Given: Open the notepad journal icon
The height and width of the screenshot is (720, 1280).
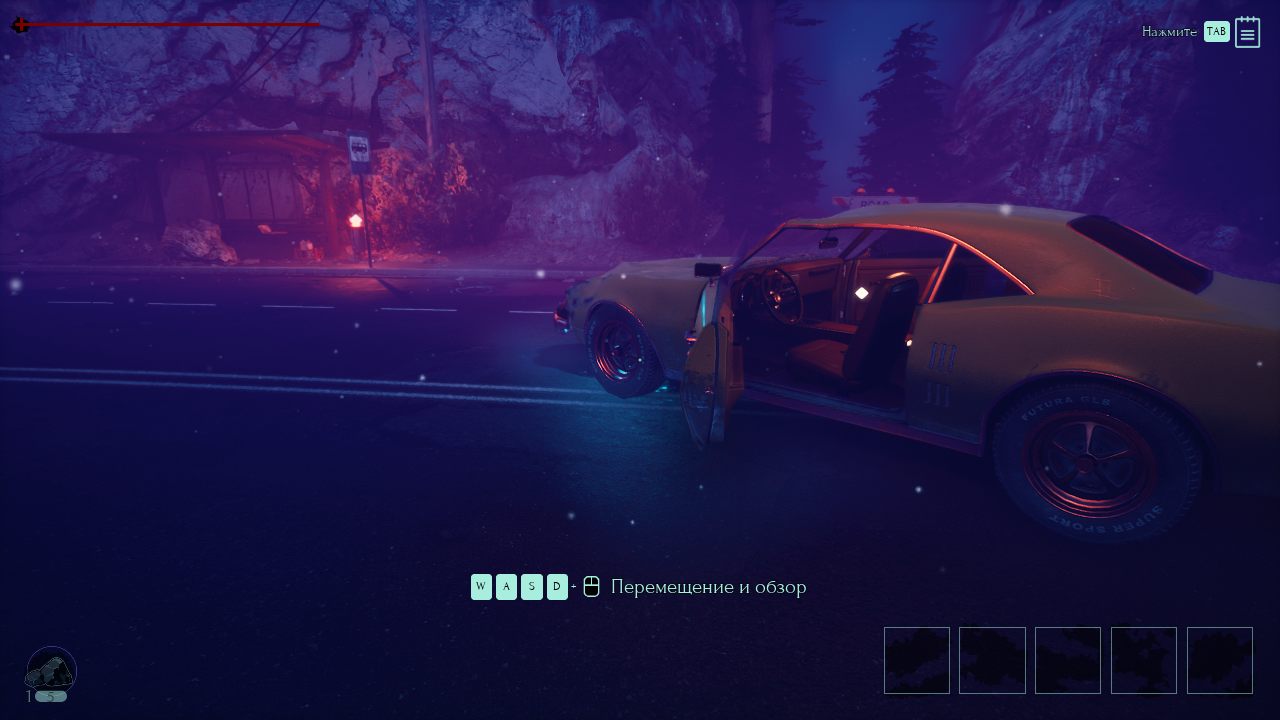Looking at the screenshot, I should coord(1247,32).
